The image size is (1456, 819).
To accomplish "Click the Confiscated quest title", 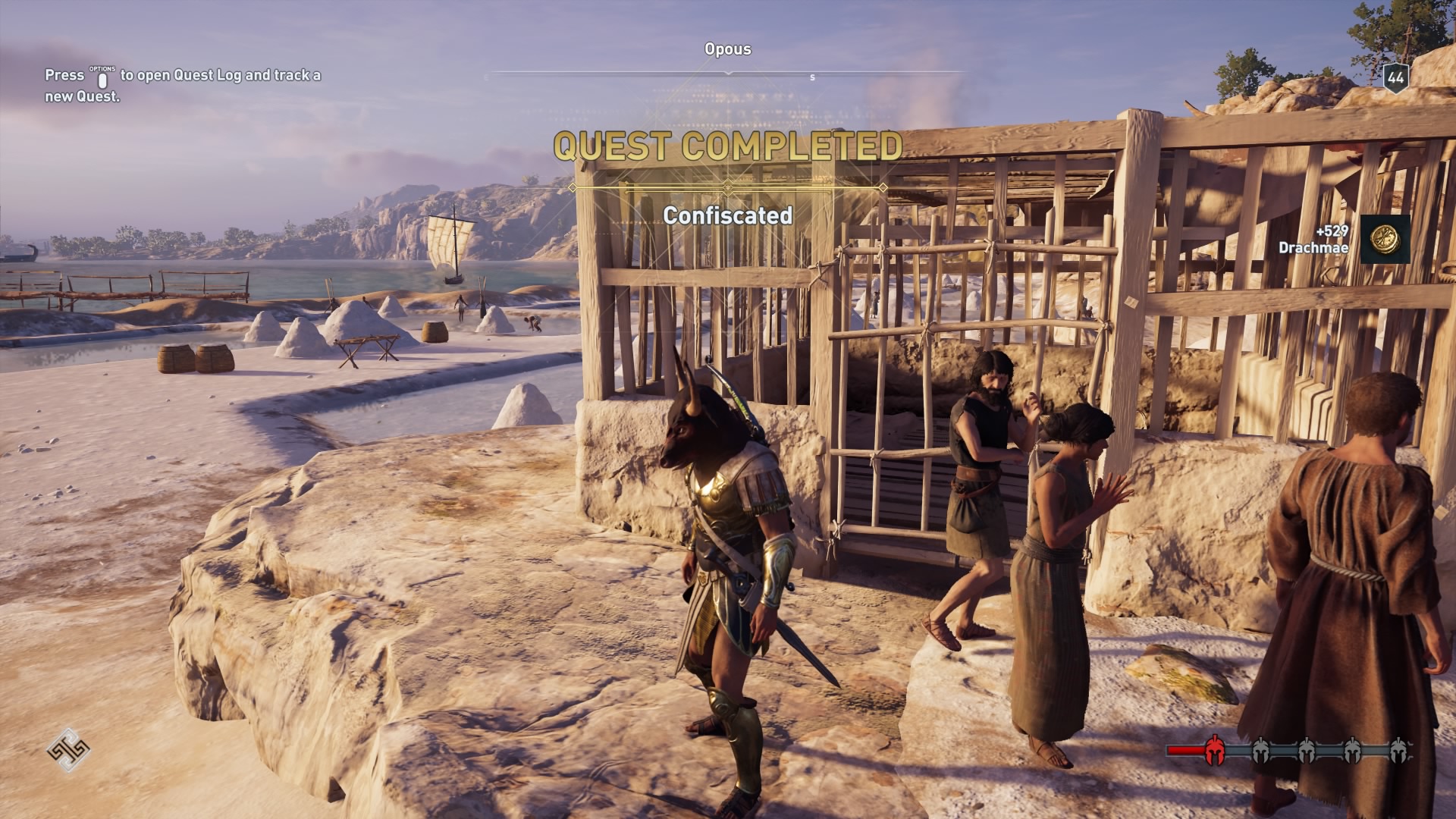I will pos(727,216).
